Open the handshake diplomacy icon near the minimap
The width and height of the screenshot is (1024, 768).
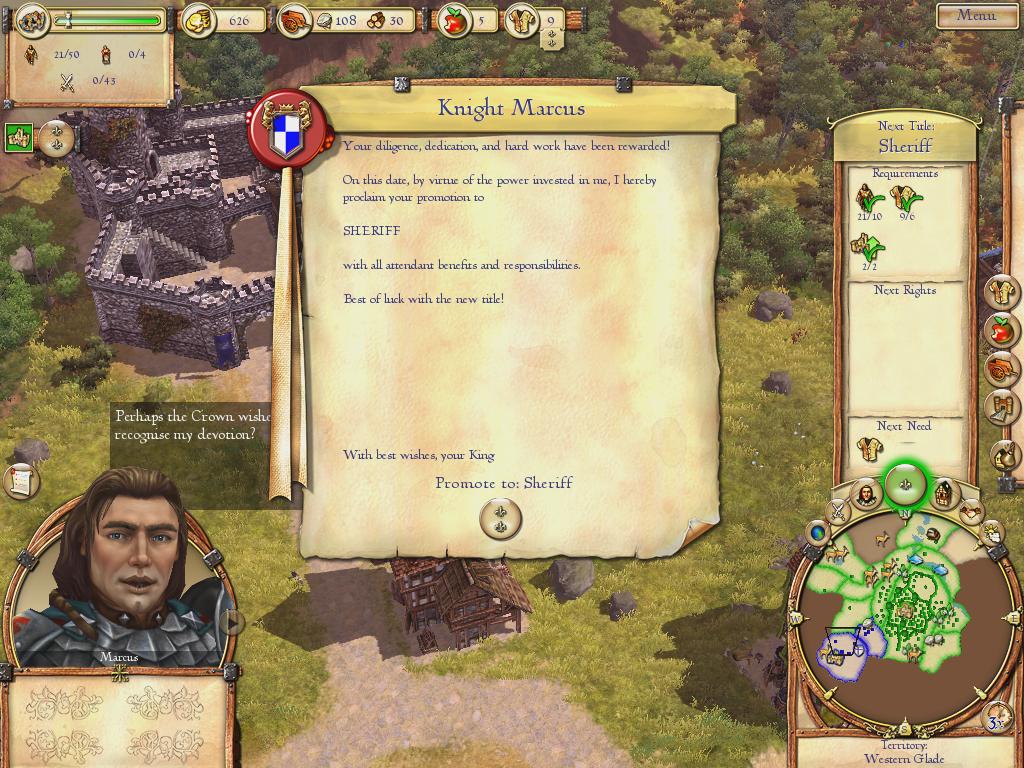point(971,511)
